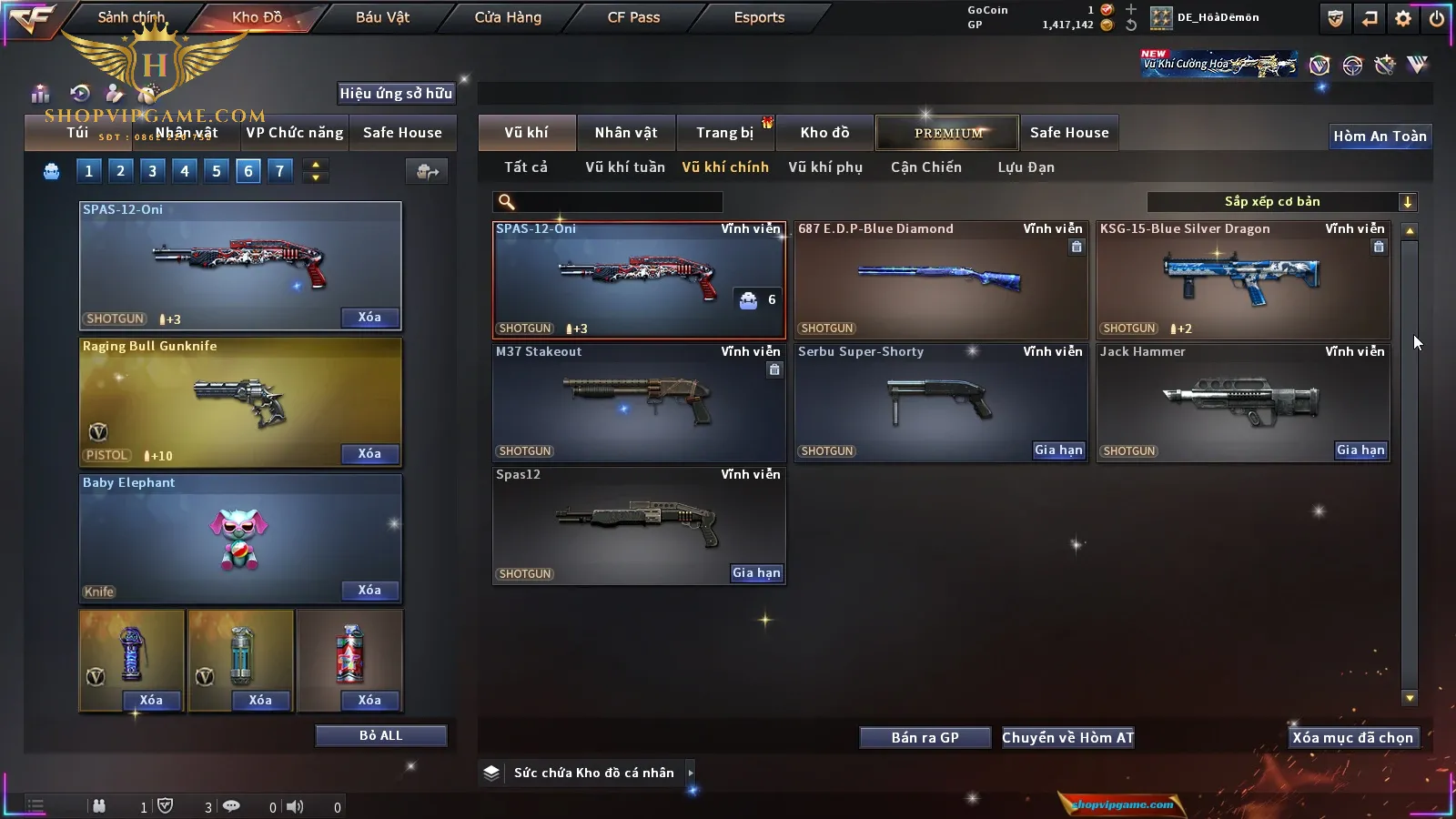This screenshot has height=819, width=1456.
Task: Click the Bỏ ALL button
Action: (x=380, y=735)
